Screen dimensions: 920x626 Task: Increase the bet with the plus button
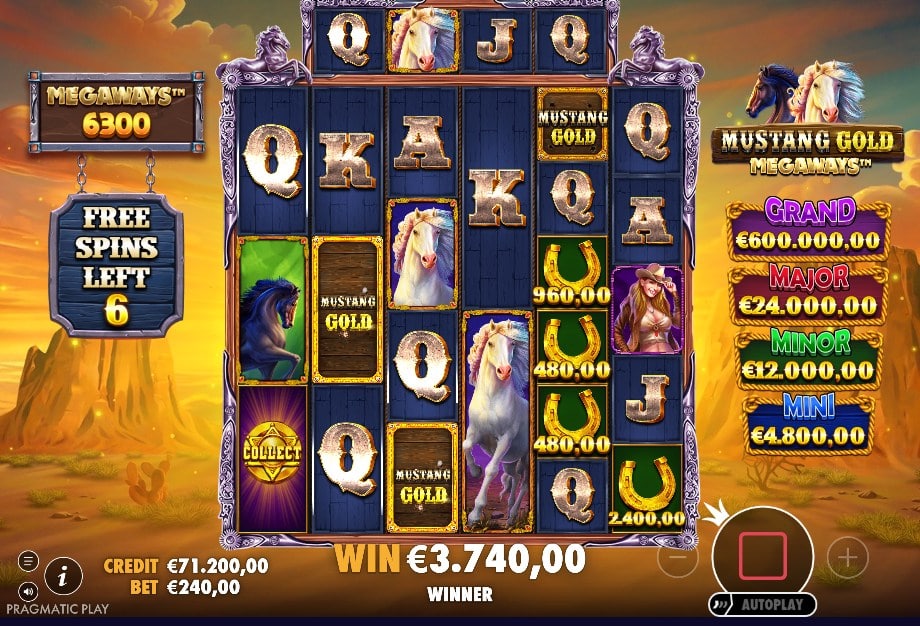[x=849, y=558]
